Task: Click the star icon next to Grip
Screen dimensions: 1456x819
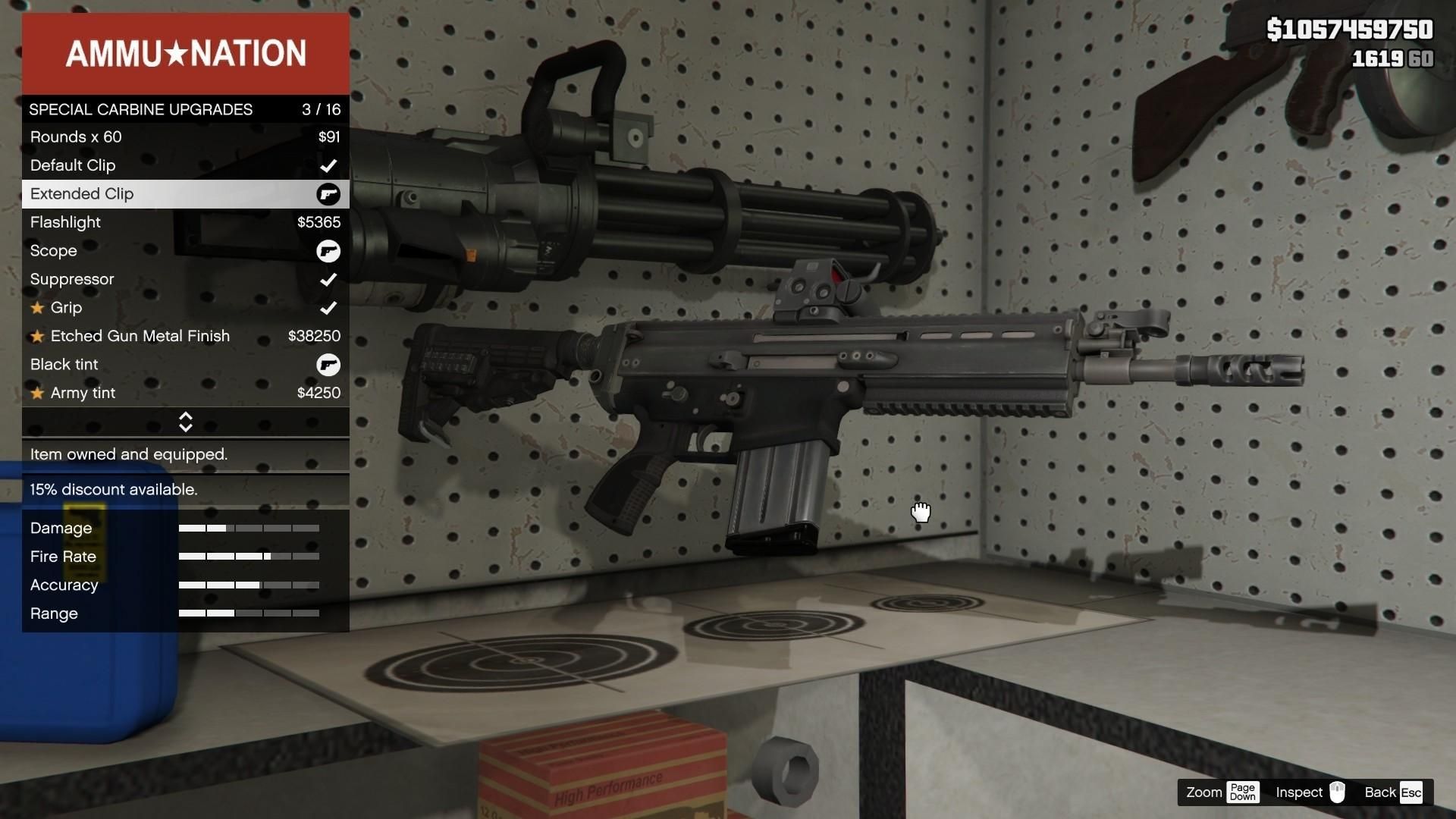Action: click(36, 308)
